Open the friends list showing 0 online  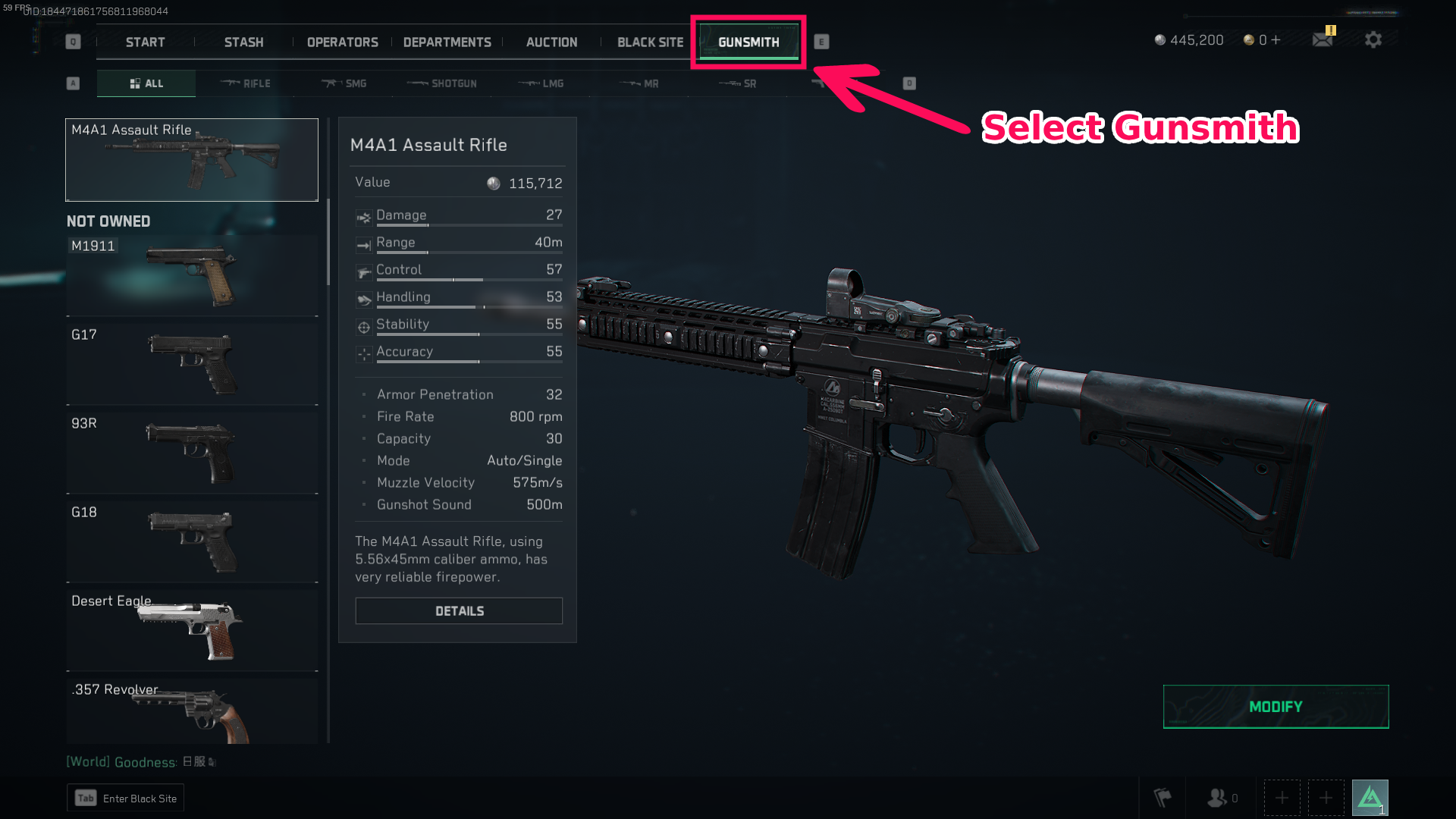[x=1221, y=797]
